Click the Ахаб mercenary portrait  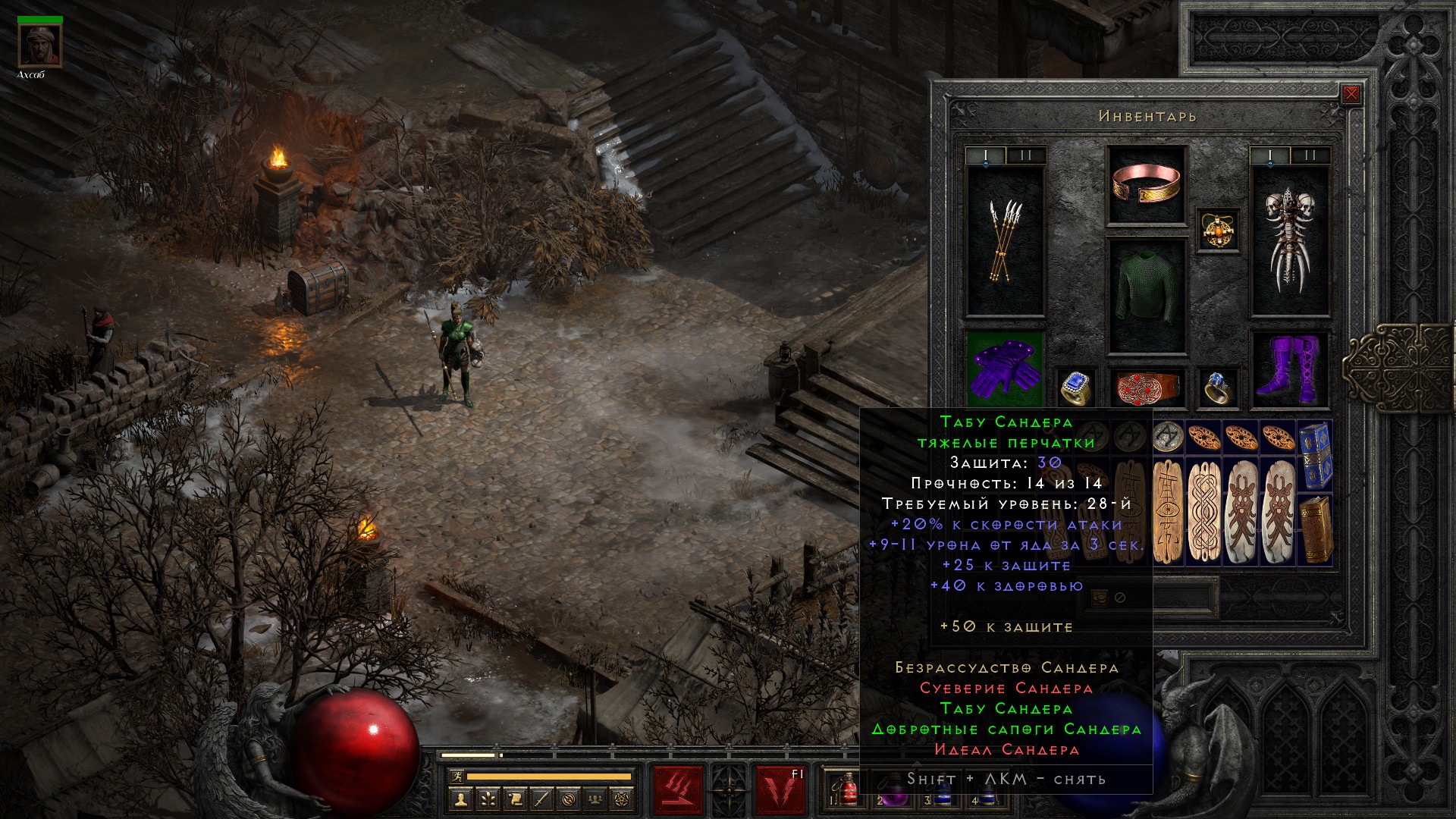[40, 45]
